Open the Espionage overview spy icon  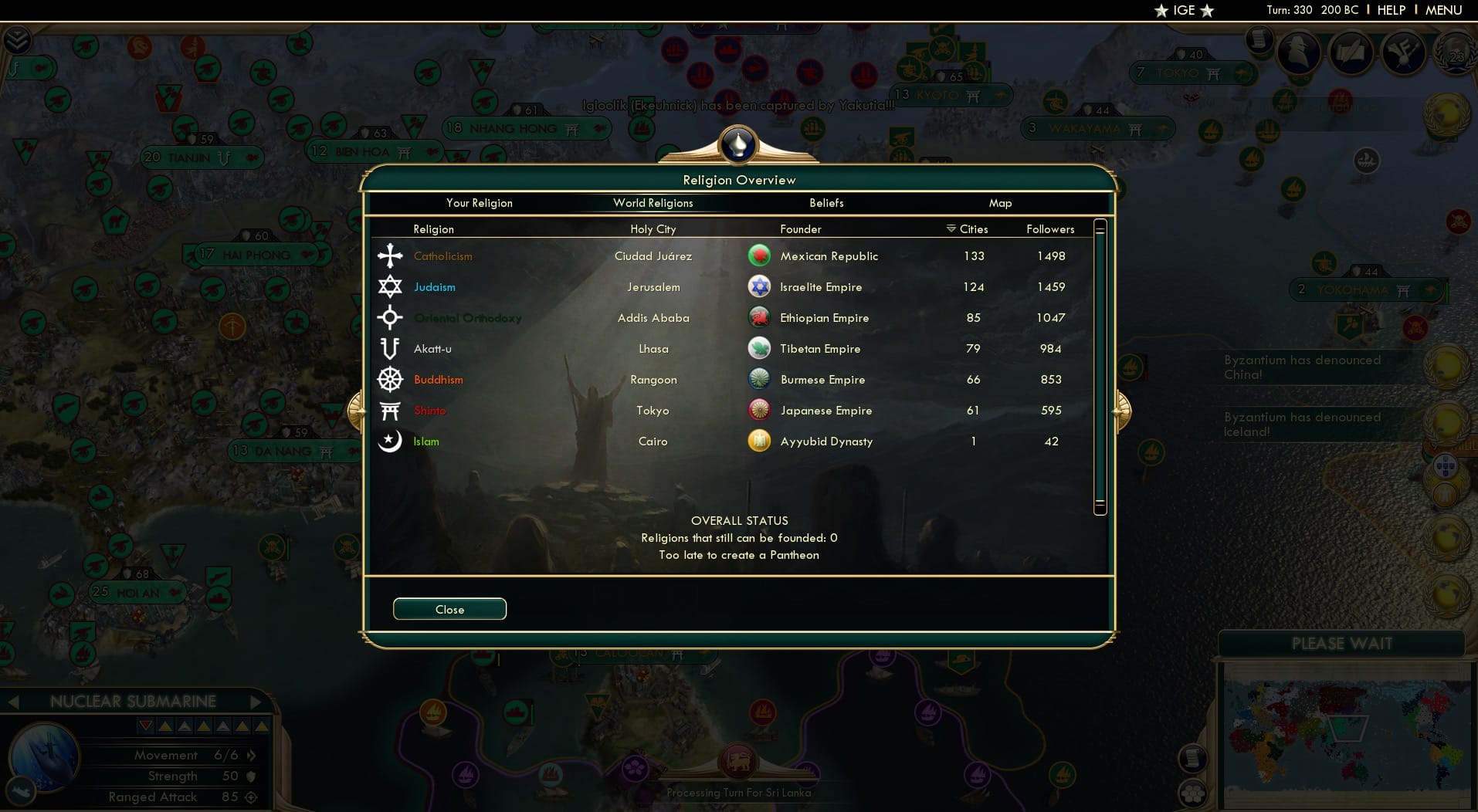click(1300, 52)
